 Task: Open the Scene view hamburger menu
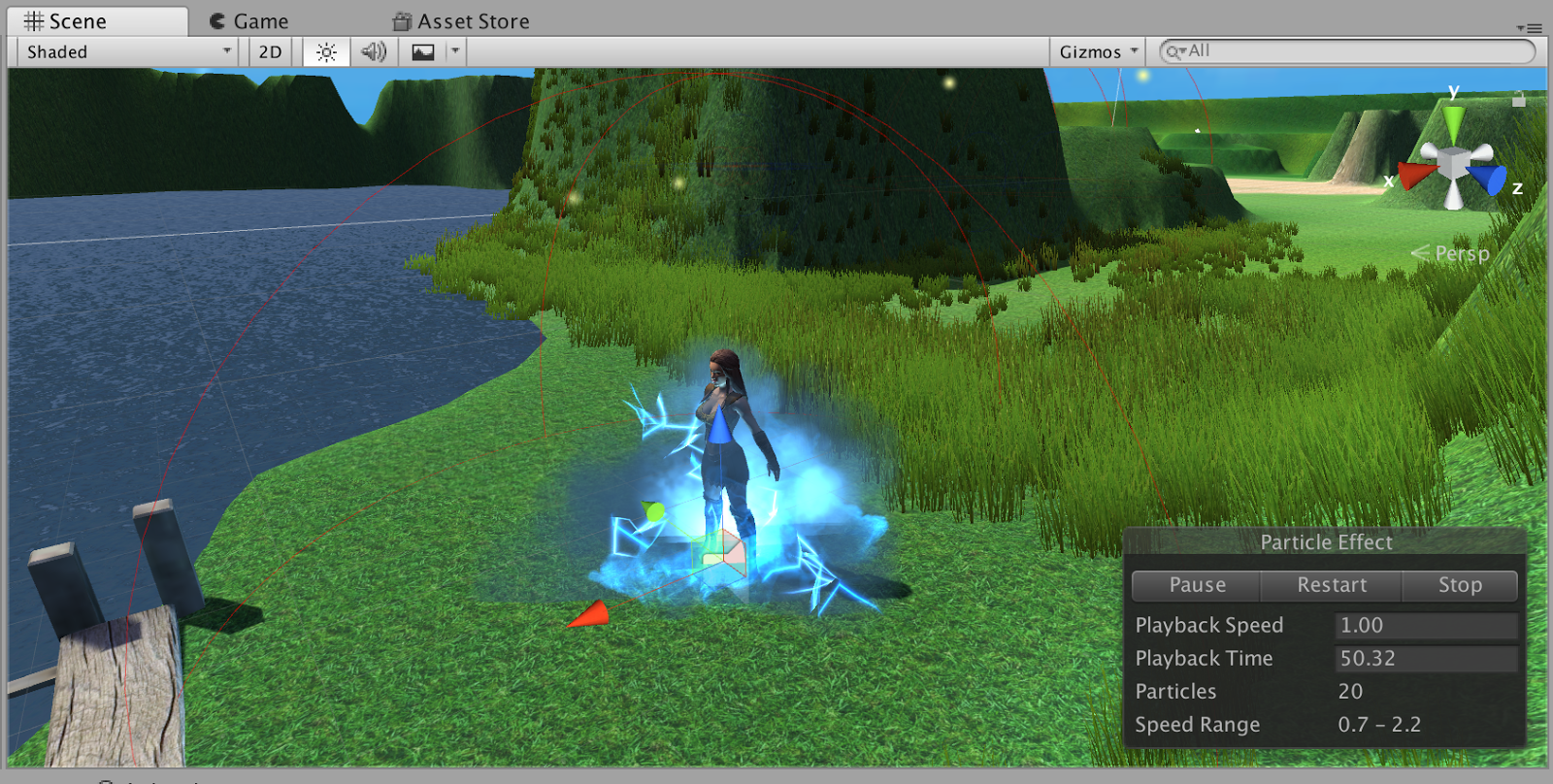click(1534, 27)
